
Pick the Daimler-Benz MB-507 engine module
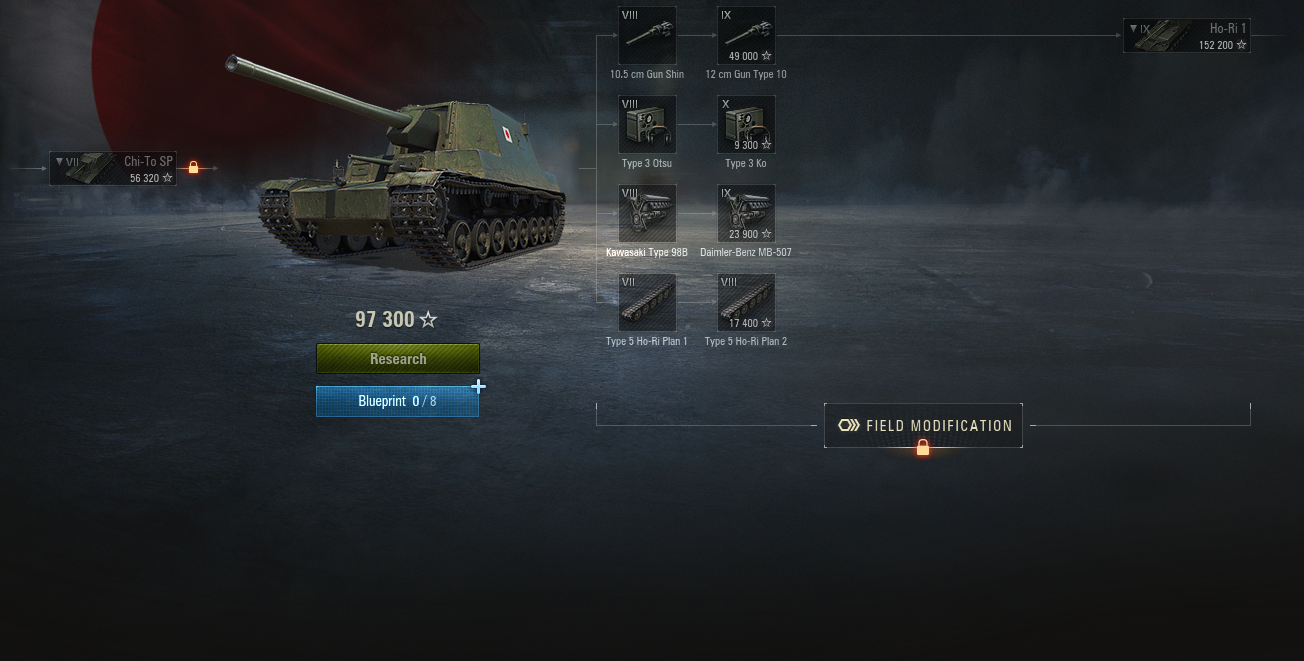(746, 214)
